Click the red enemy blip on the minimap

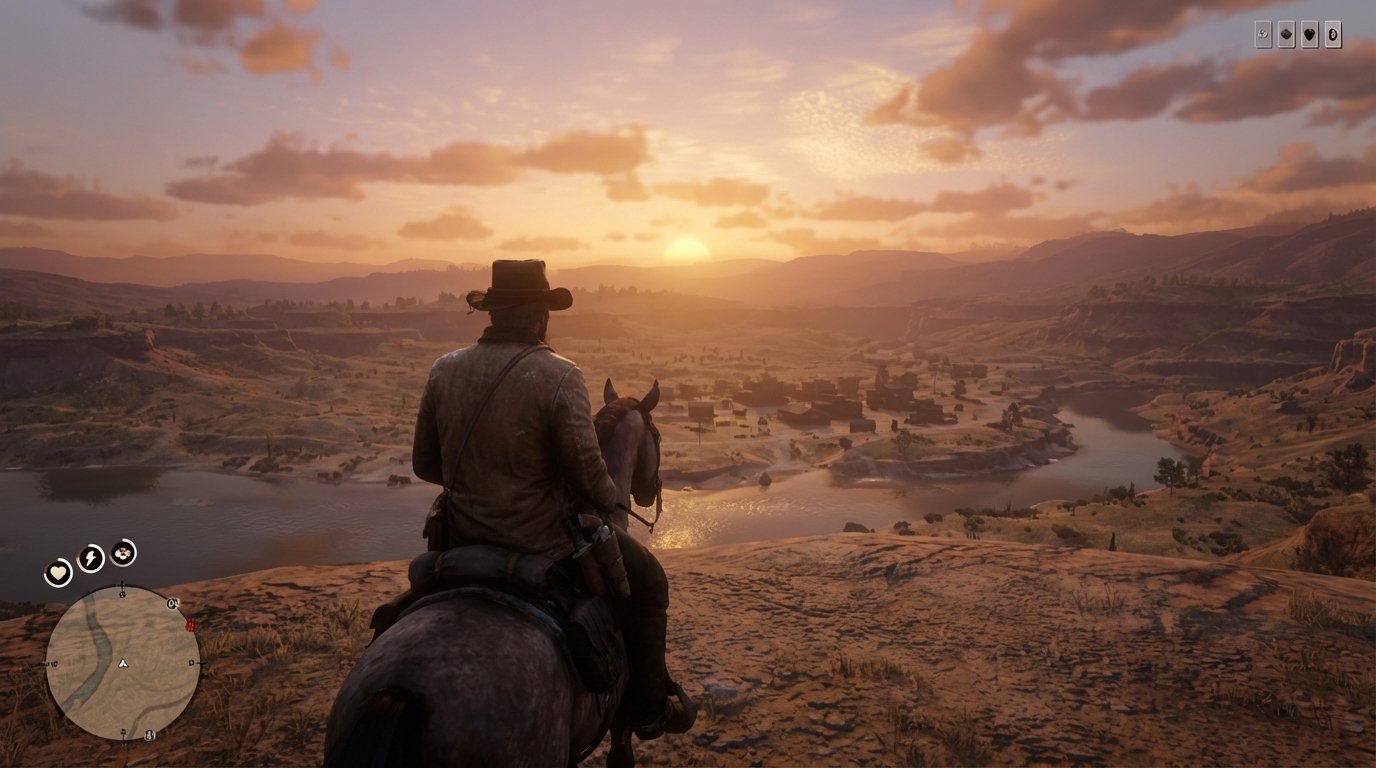pos(189,626)
